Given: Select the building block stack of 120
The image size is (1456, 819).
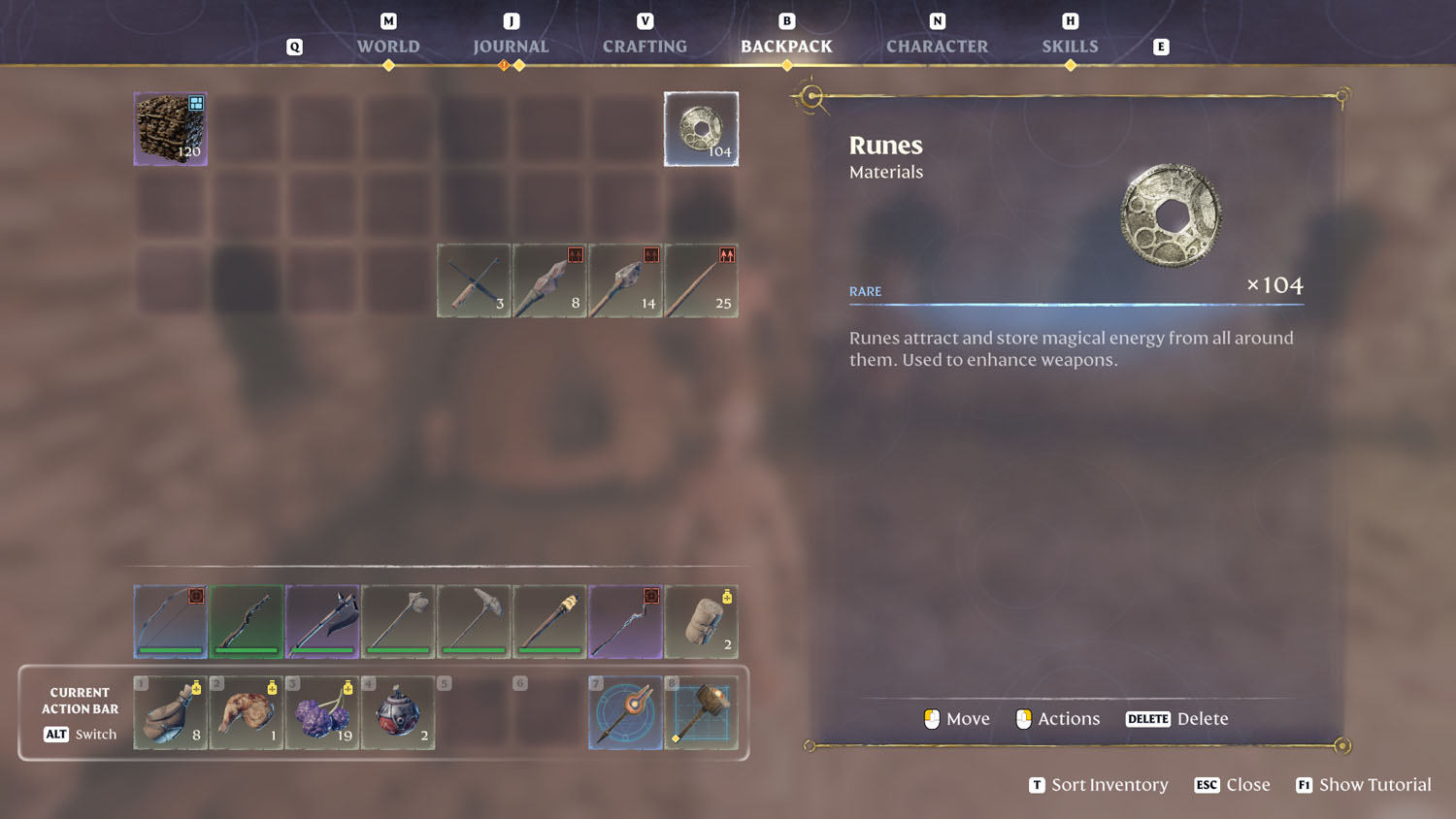Looking at the screenshot, I should click(x=171, y=129).
